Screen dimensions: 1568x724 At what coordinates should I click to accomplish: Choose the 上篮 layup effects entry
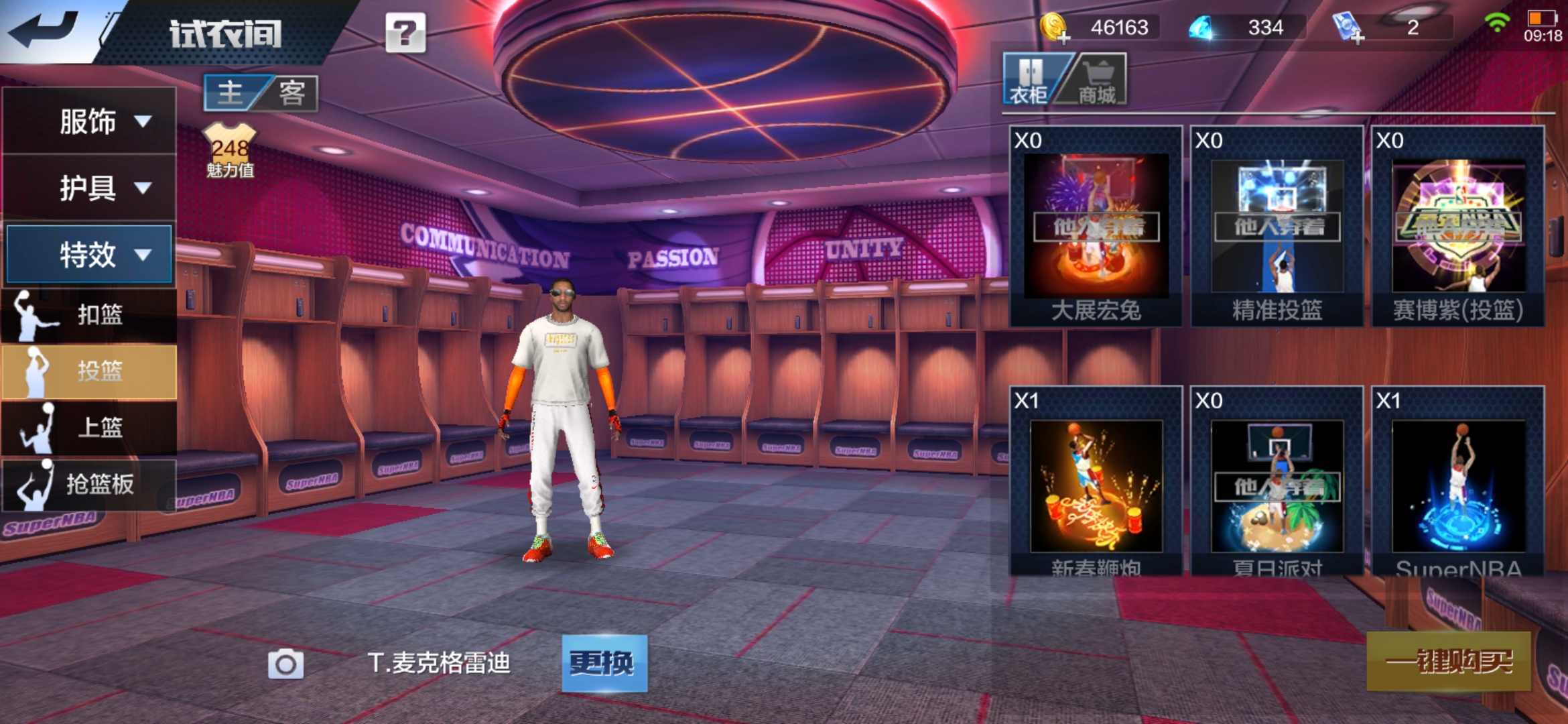pyautogui.click(x=90, y=427)
